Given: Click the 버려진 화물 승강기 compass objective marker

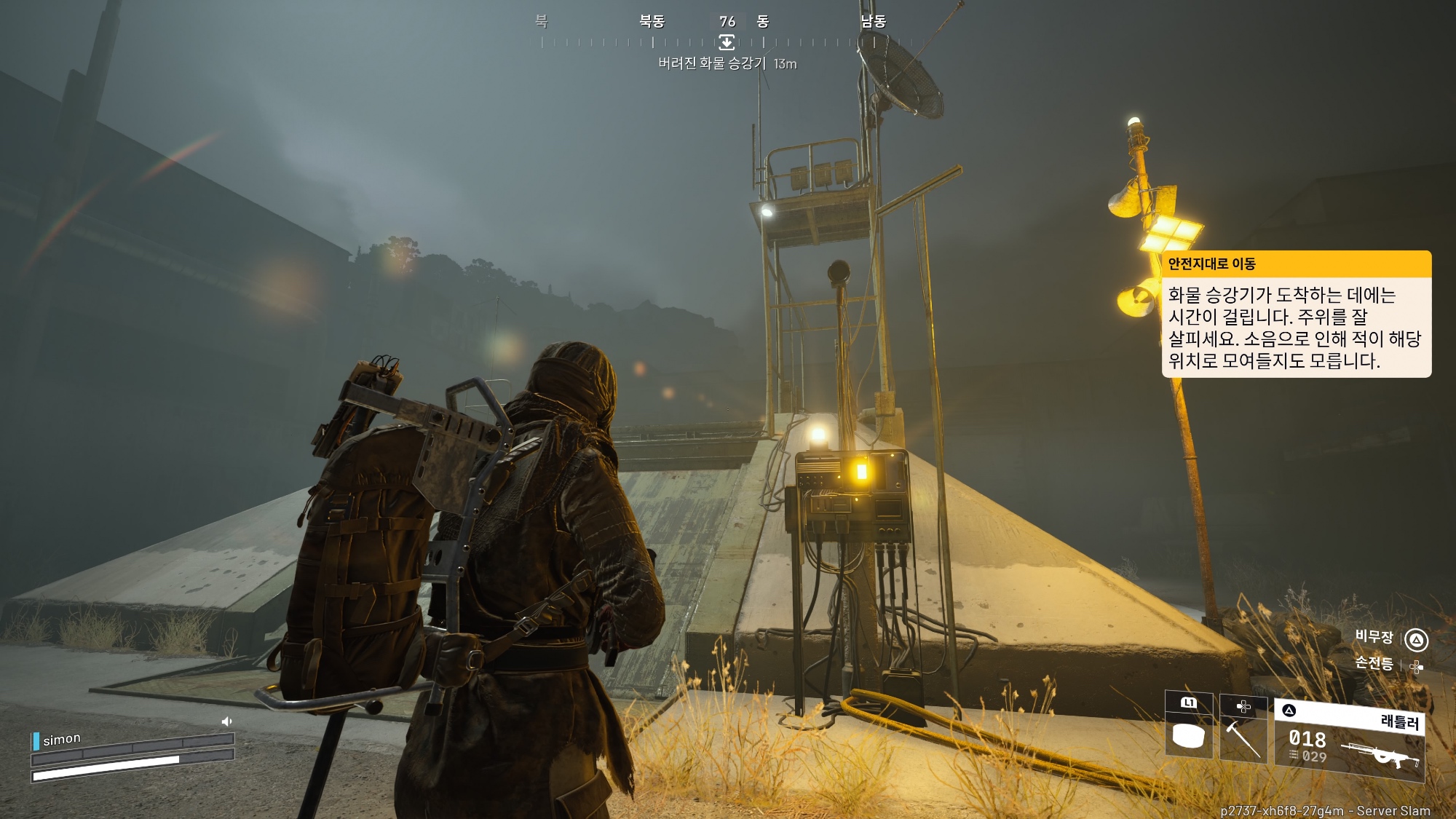Looking at the screenshot, I should click(x=727, y=41).
